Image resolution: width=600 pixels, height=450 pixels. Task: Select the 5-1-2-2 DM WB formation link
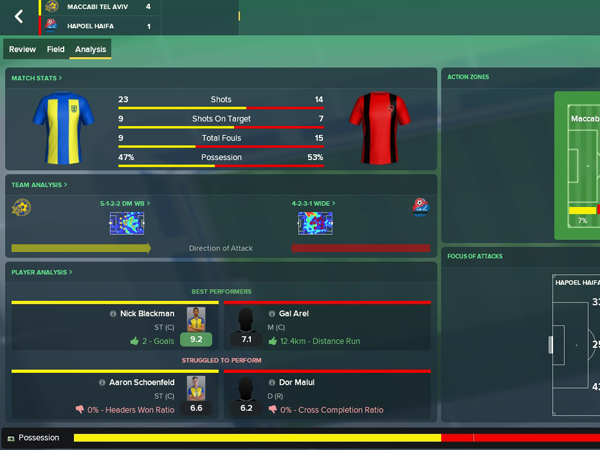(123, 203)
